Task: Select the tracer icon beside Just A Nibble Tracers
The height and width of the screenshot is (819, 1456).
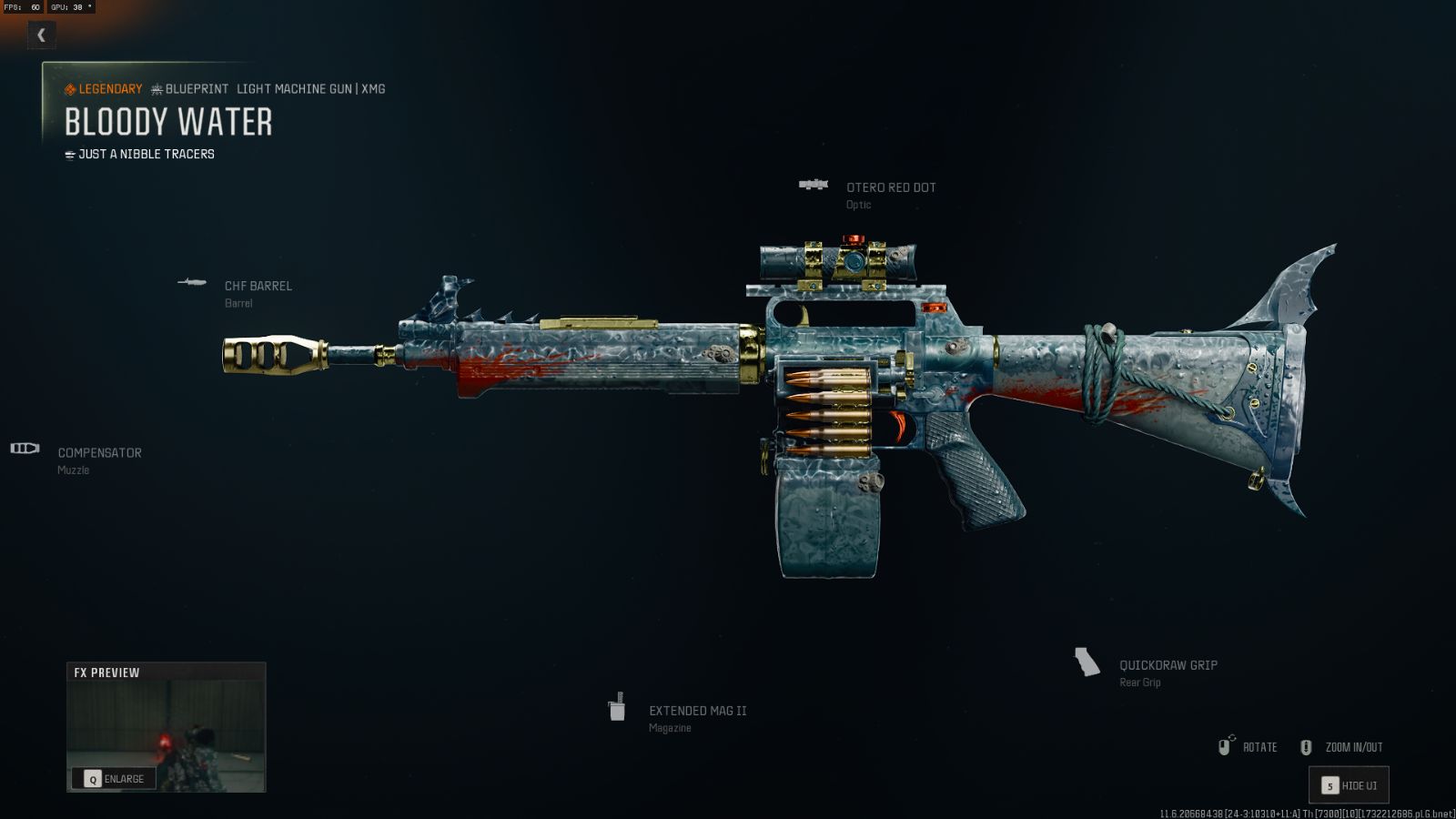Action: tap(68, 154)
